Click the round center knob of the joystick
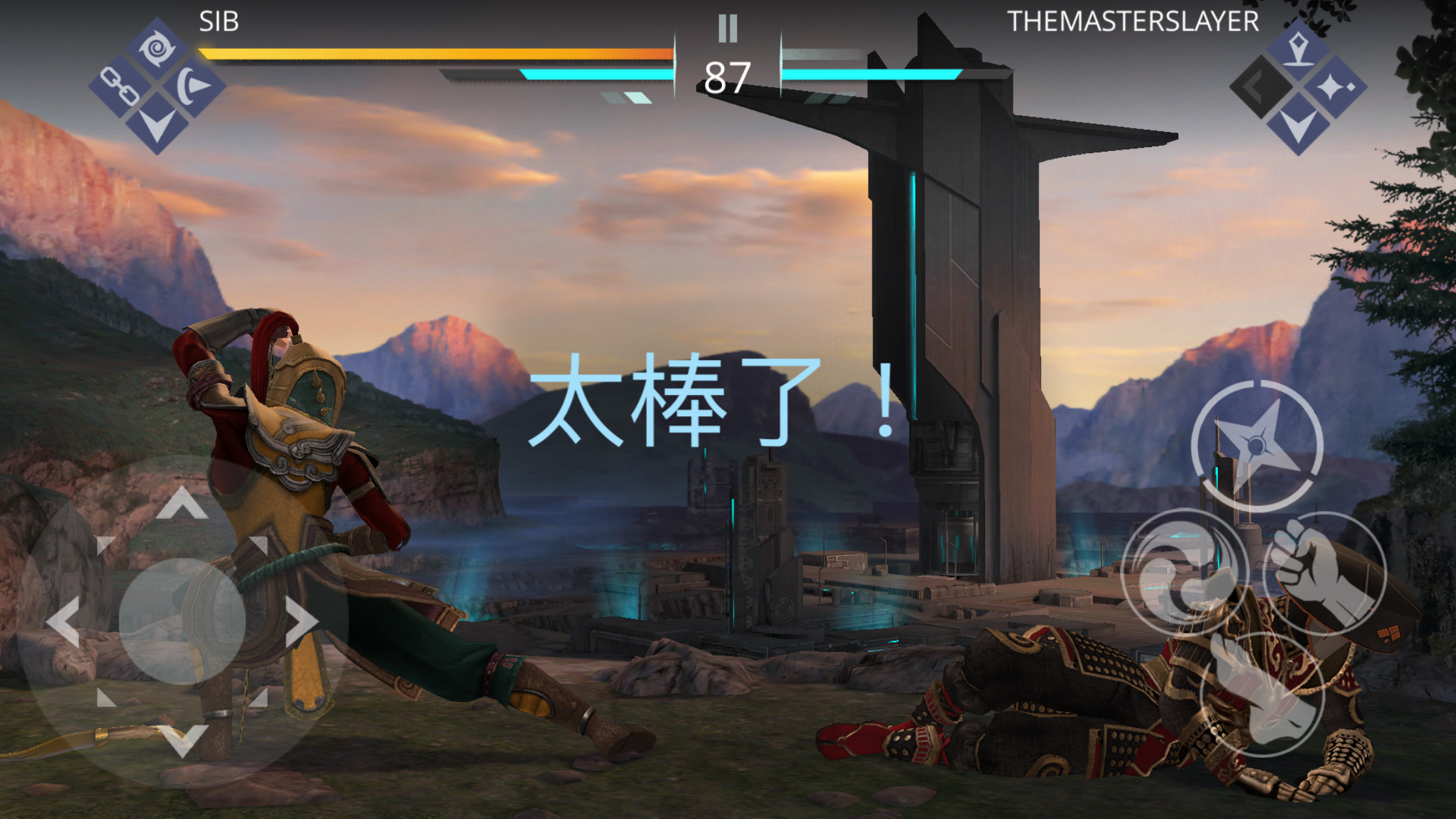This screenshot has width=1456, height=819. click(182, 621)
